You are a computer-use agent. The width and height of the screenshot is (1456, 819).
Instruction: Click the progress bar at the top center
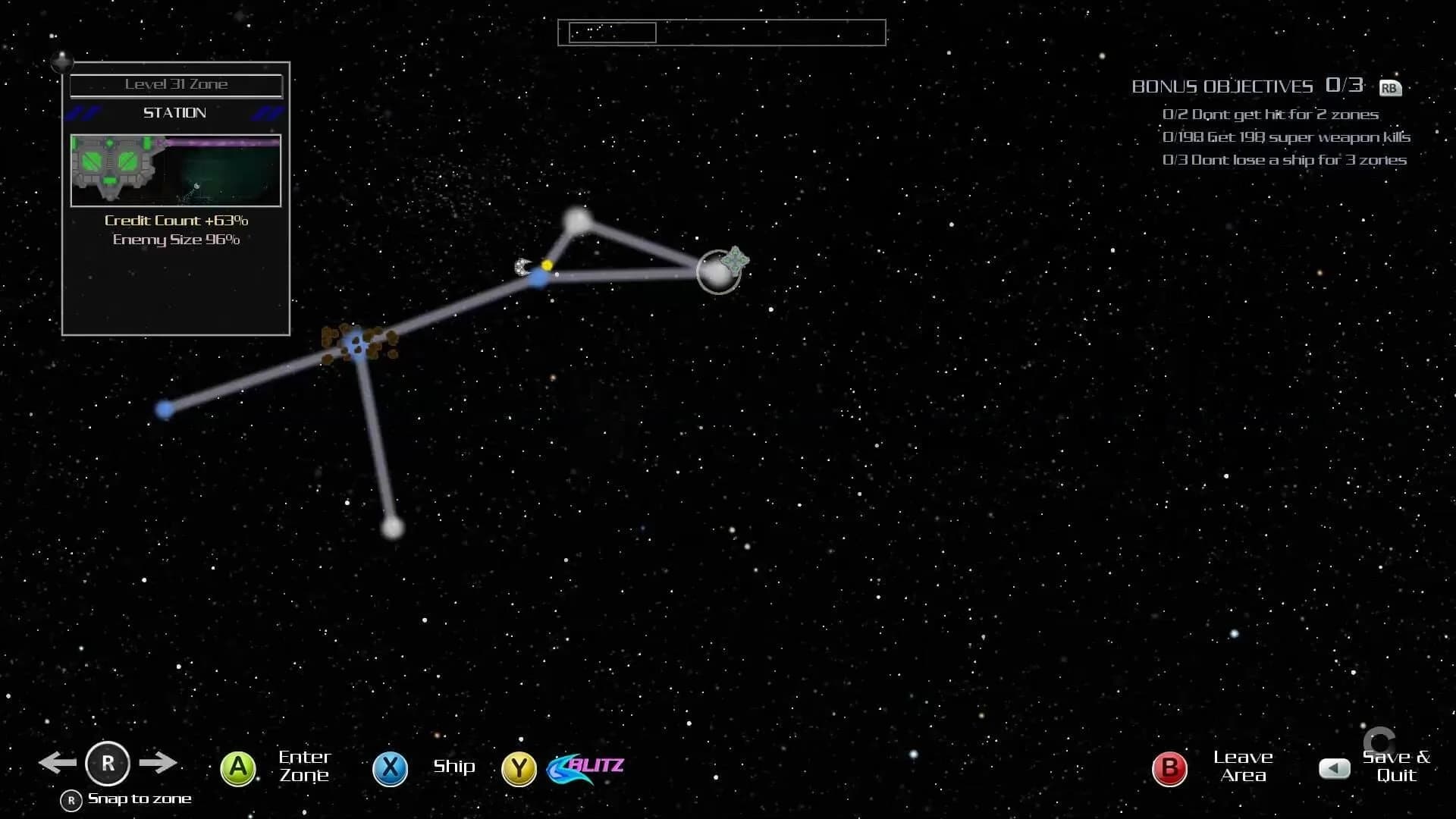pyautogui.click(x=721, y=33)
